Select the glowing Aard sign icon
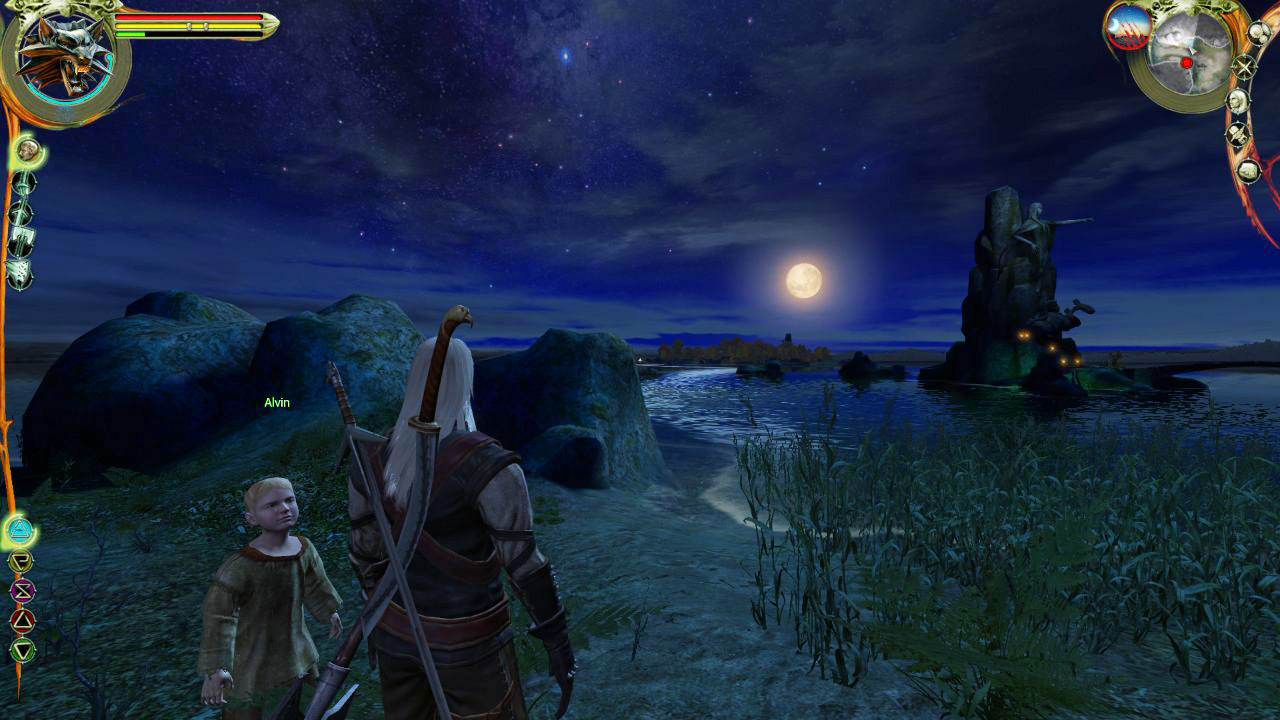The width and height of the screenshot is (1280, 720). [22, 530]
